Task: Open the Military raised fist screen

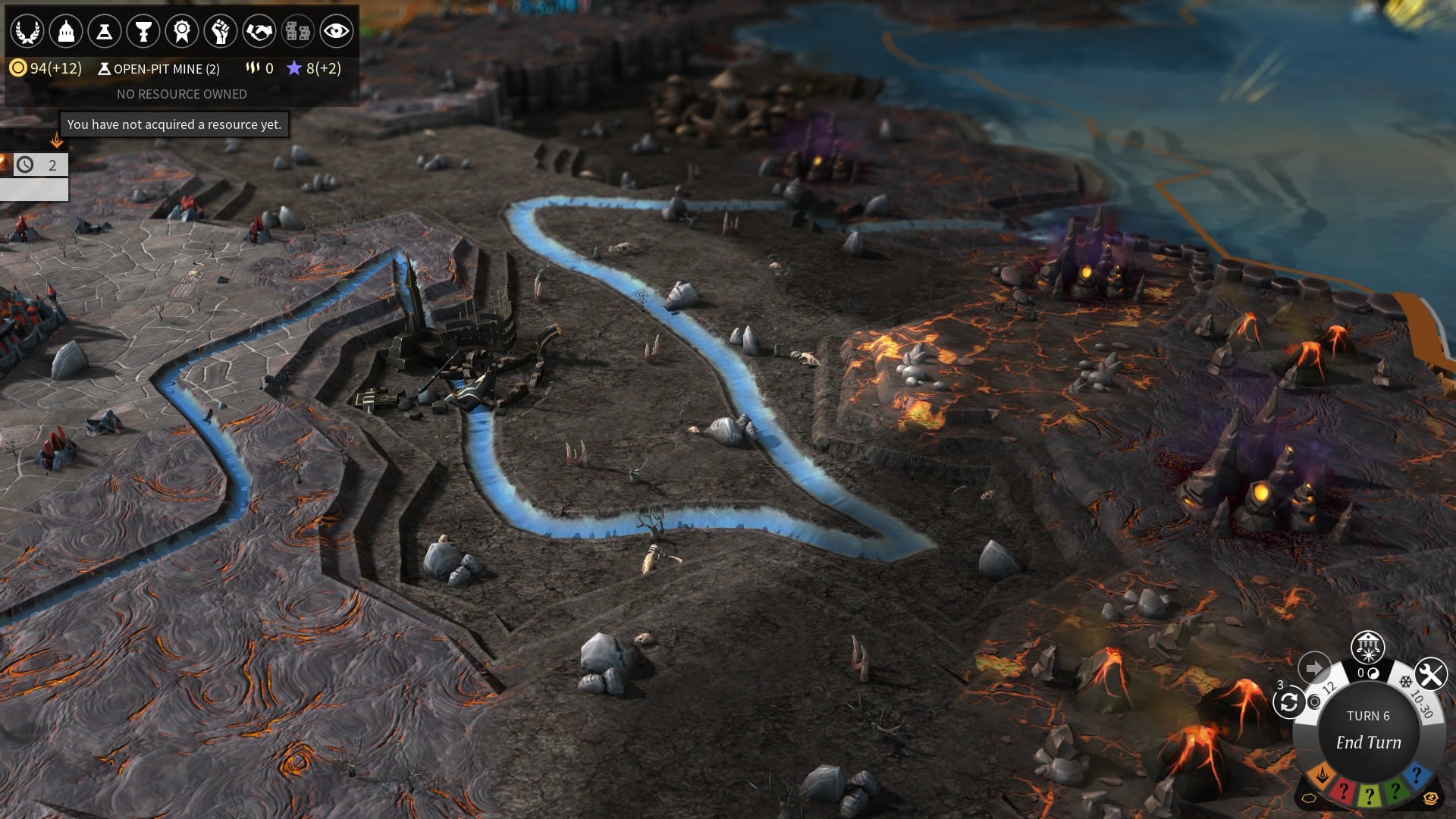Action: tap(221, 32)
